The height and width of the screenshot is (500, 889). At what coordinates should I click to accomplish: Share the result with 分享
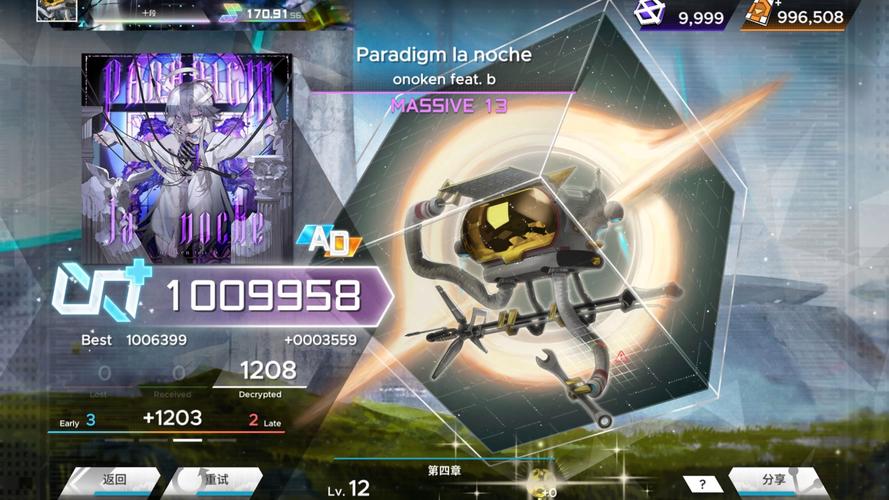coord(773,480)
